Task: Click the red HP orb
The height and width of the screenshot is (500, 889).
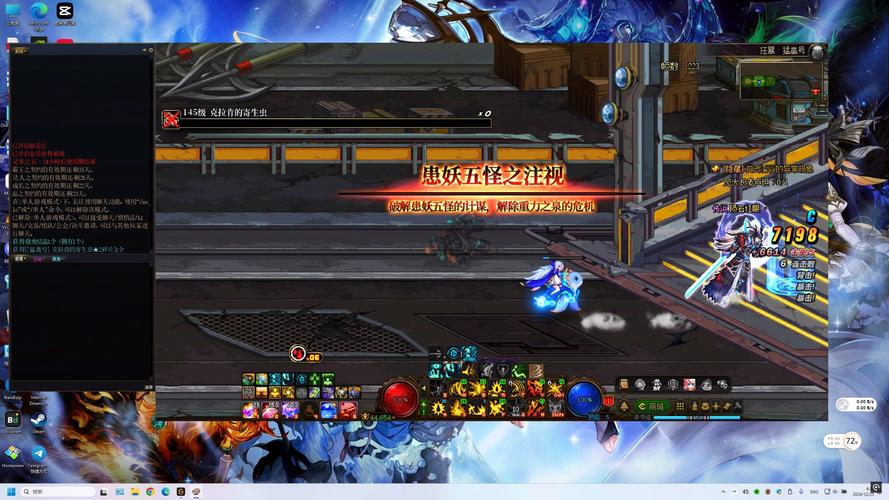Action: click(x=400, y=397)
